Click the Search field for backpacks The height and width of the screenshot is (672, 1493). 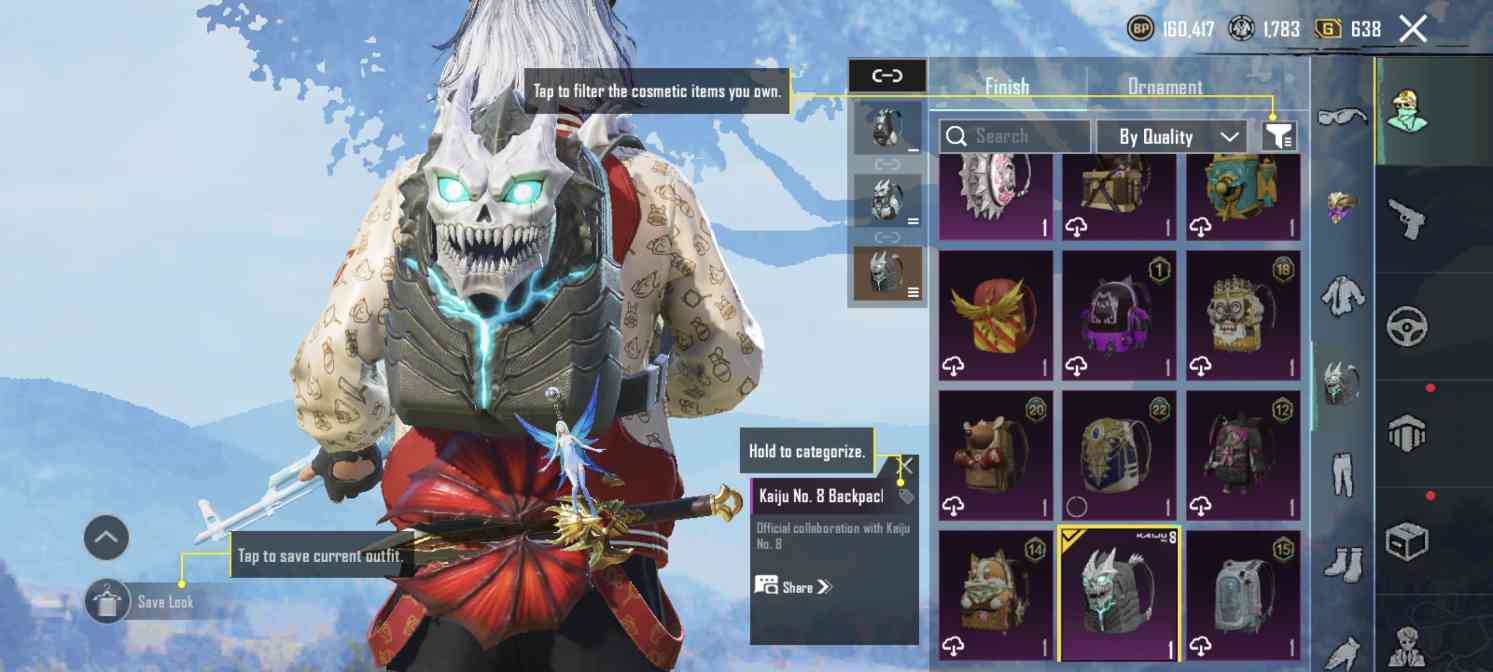coord(1014,136)
